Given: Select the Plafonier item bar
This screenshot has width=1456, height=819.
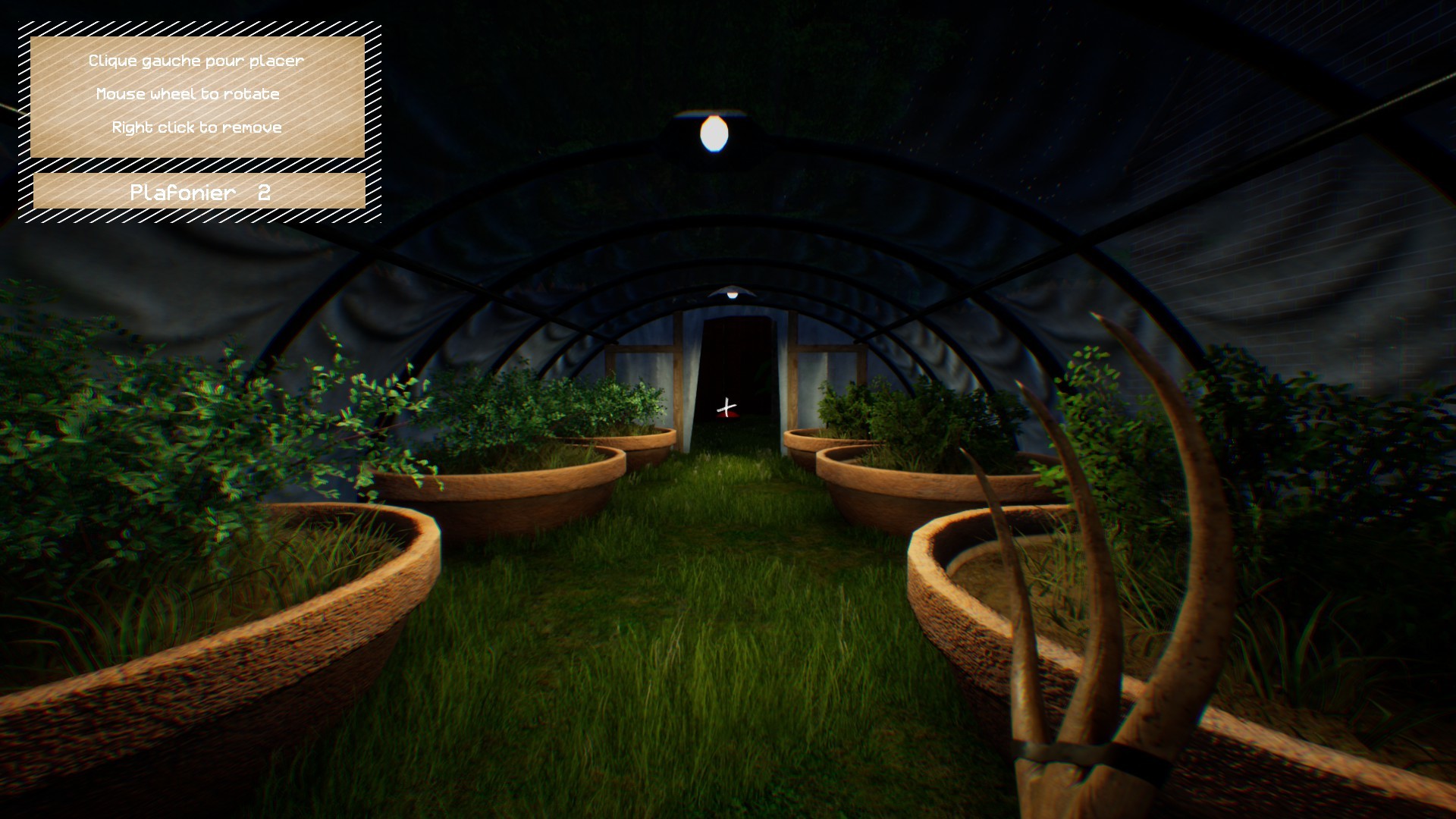Looking at the screenshot, I should coord(199,192).
